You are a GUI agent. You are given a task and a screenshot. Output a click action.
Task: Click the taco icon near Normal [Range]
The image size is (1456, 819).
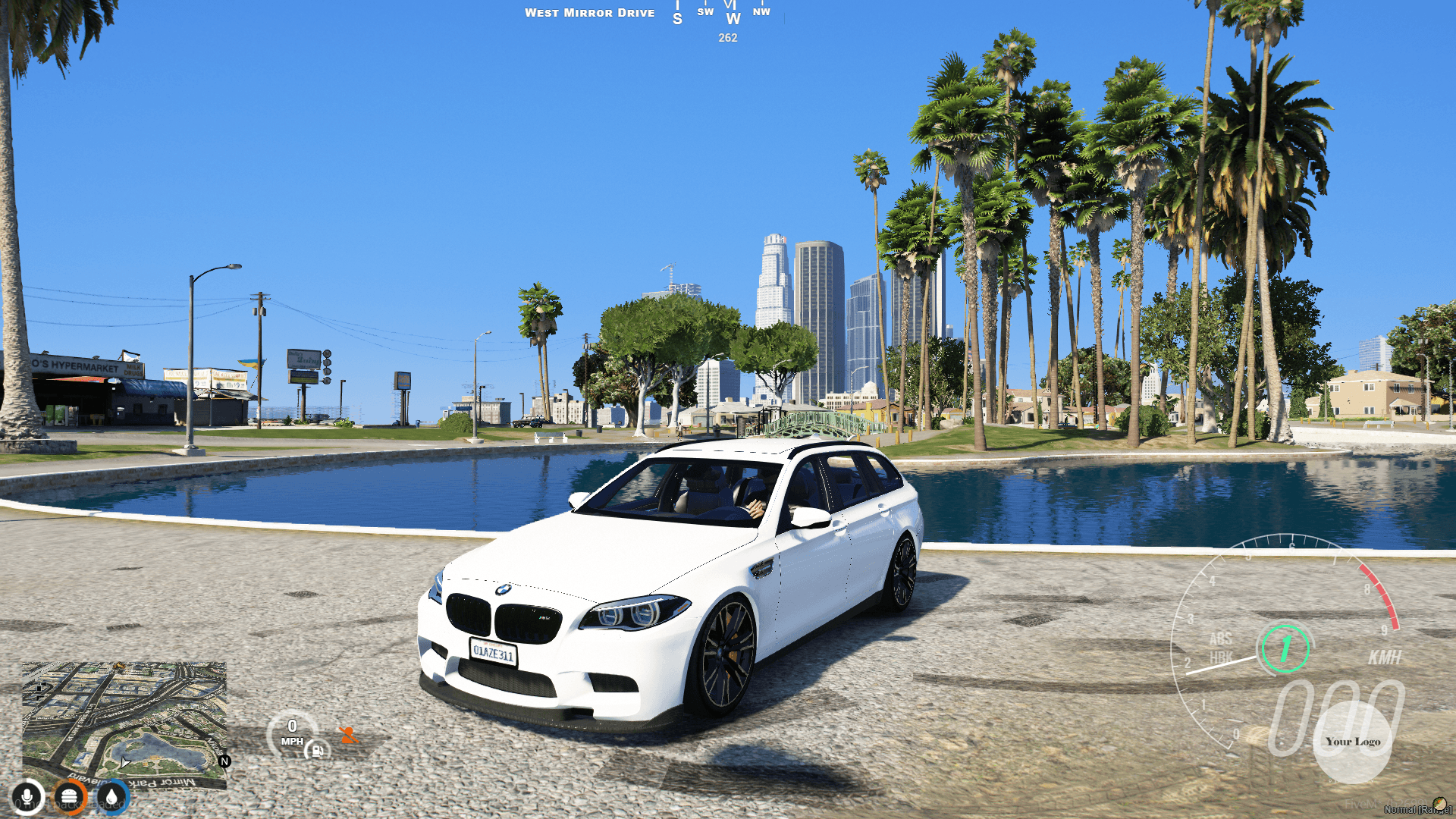[x=1438, y=803]
